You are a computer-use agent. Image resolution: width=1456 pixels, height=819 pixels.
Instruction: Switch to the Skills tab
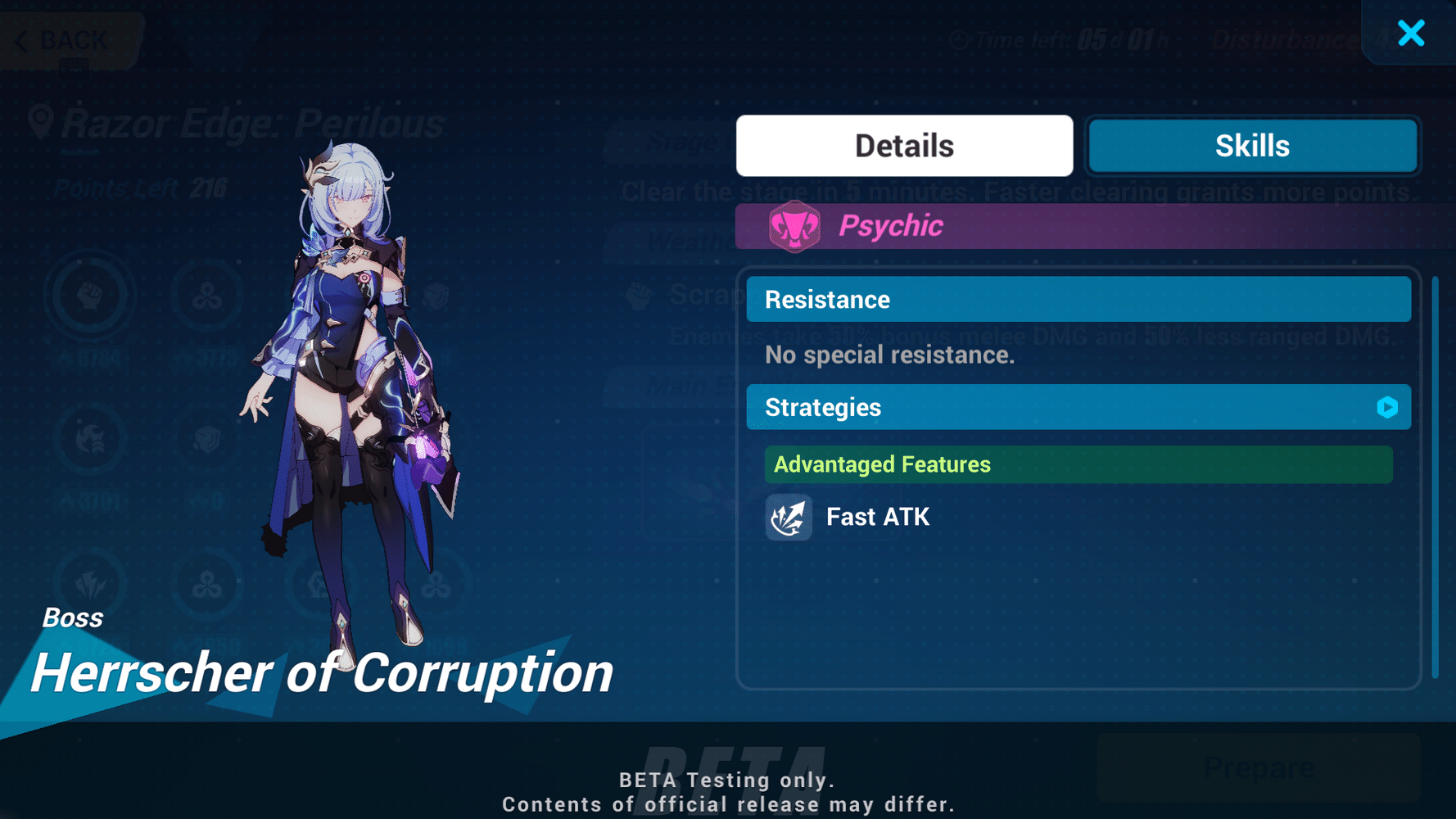pos(1251,145)
